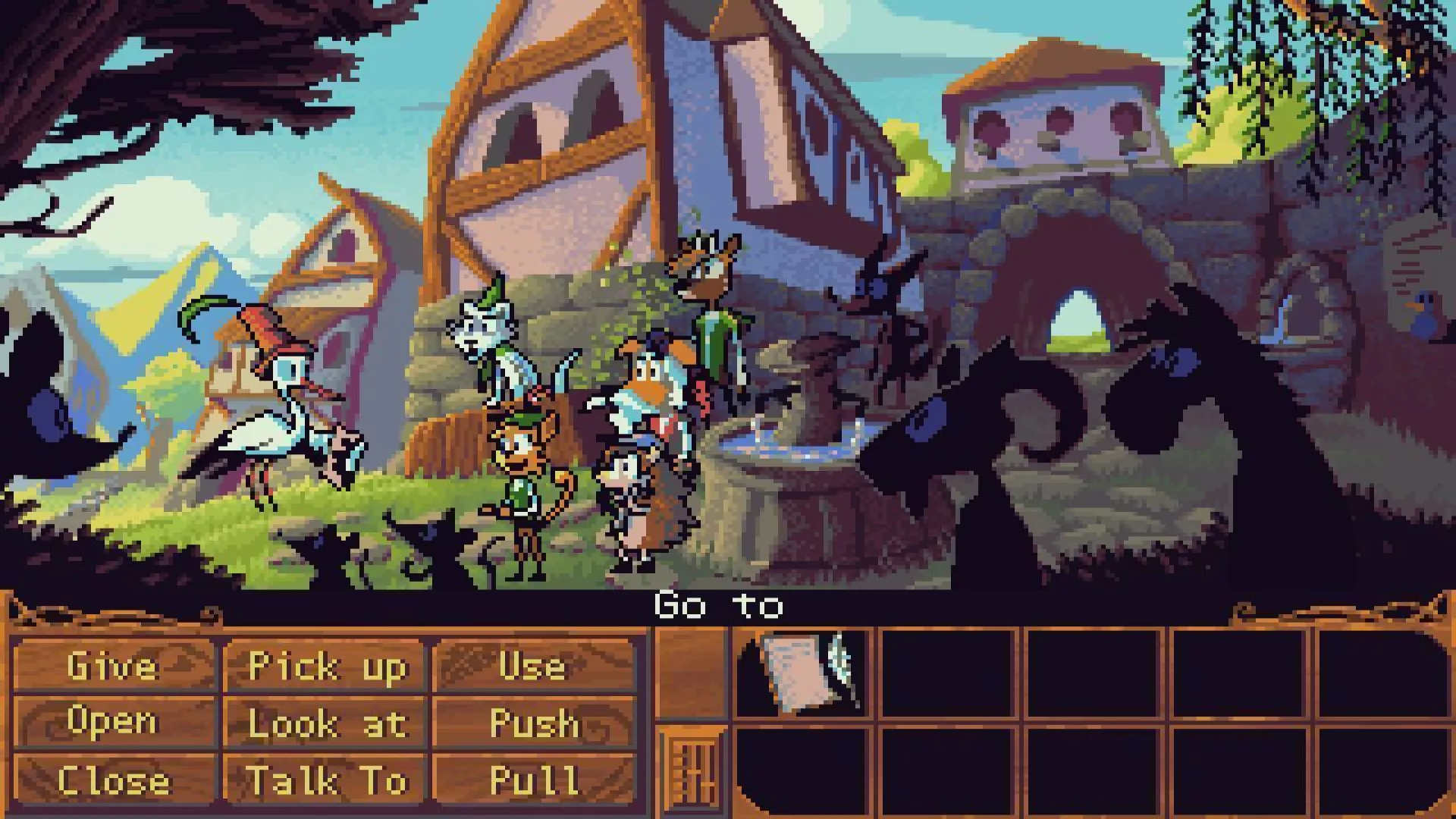Choose the Talk To verb

point(327,780)
